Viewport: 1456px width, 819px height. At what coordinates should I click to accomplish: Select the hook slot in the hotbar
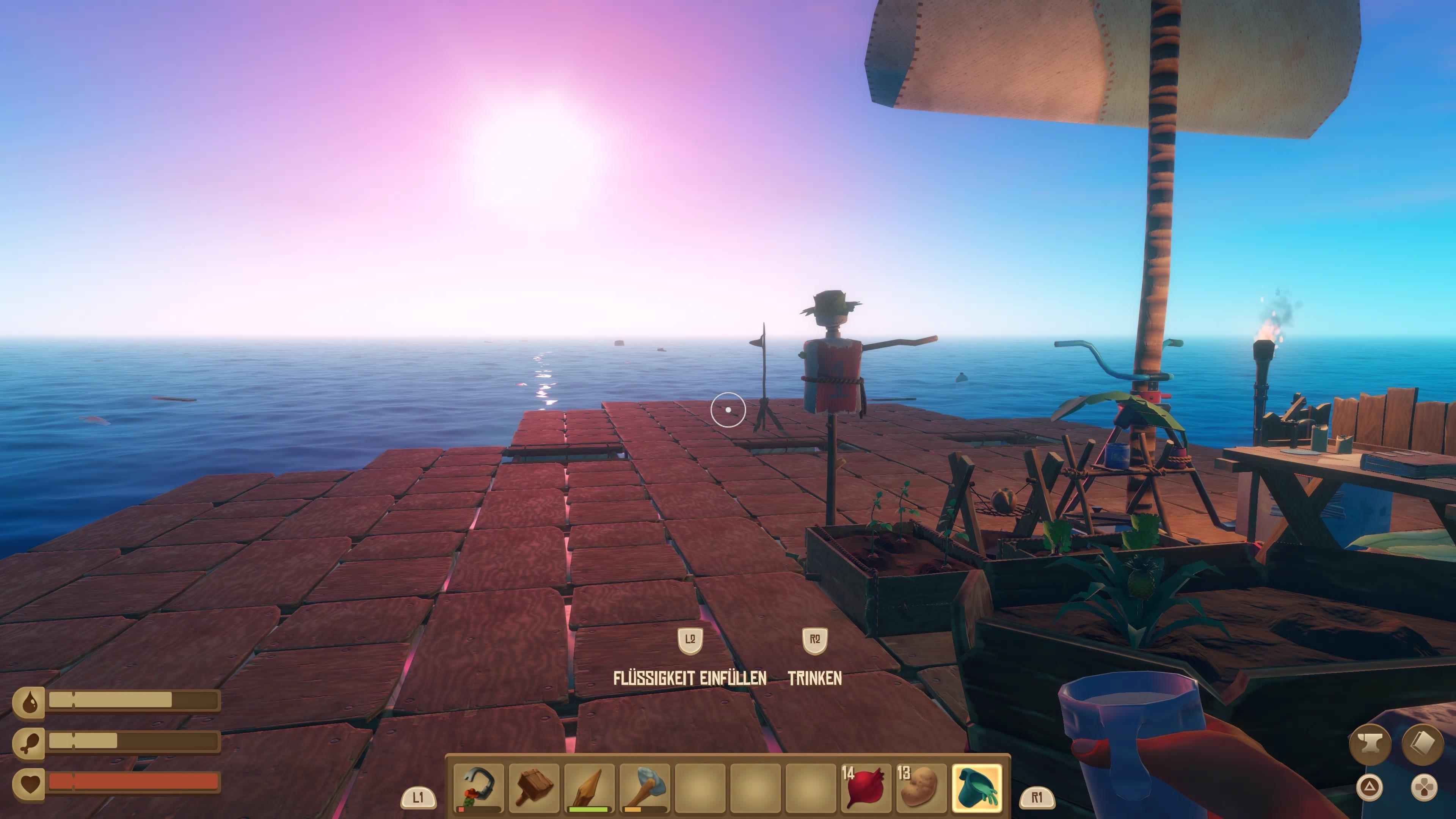[x=478, y=788]
